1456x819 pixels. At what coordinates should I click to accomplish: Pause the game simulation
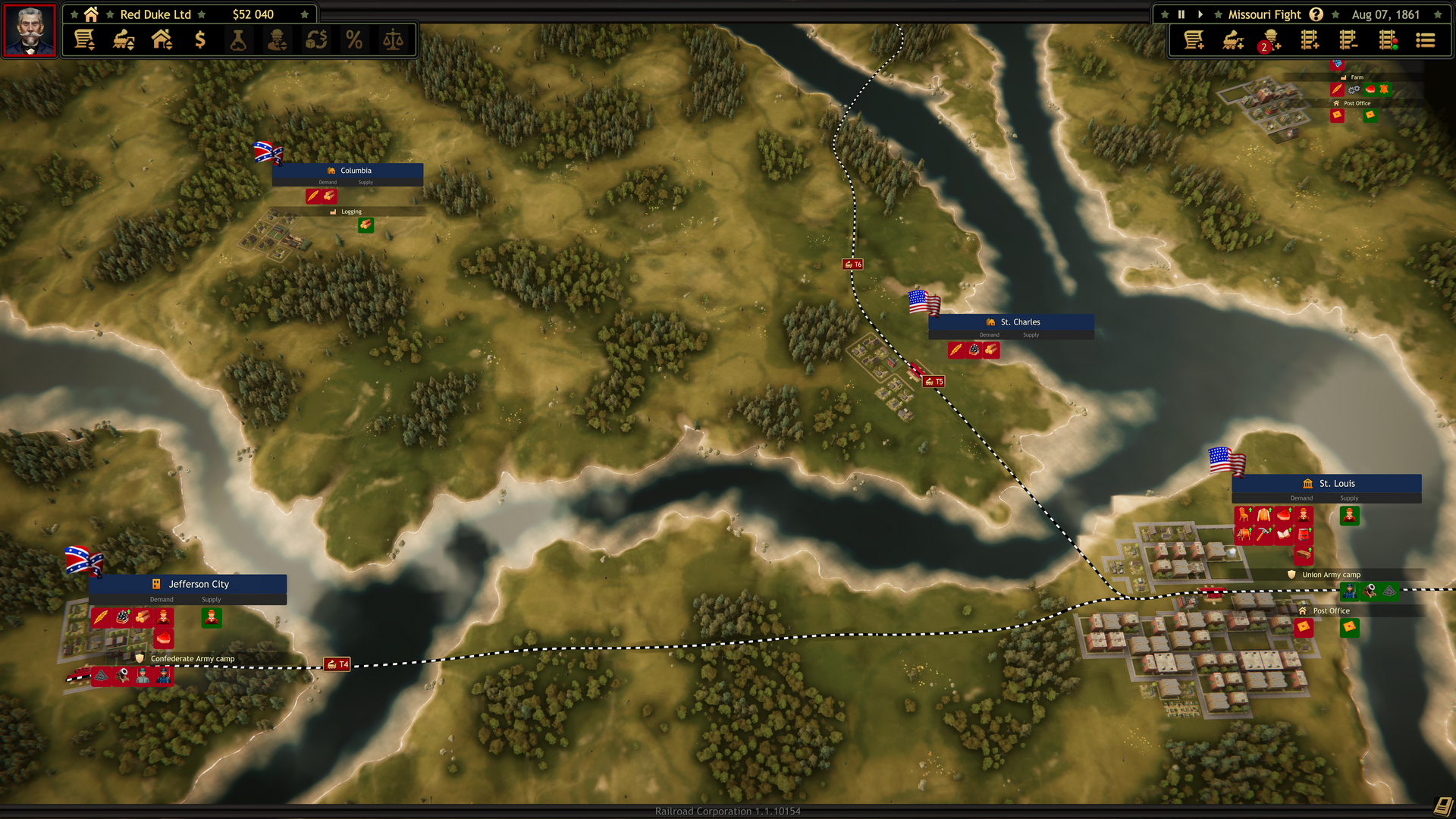click(x=1181, y=14)
